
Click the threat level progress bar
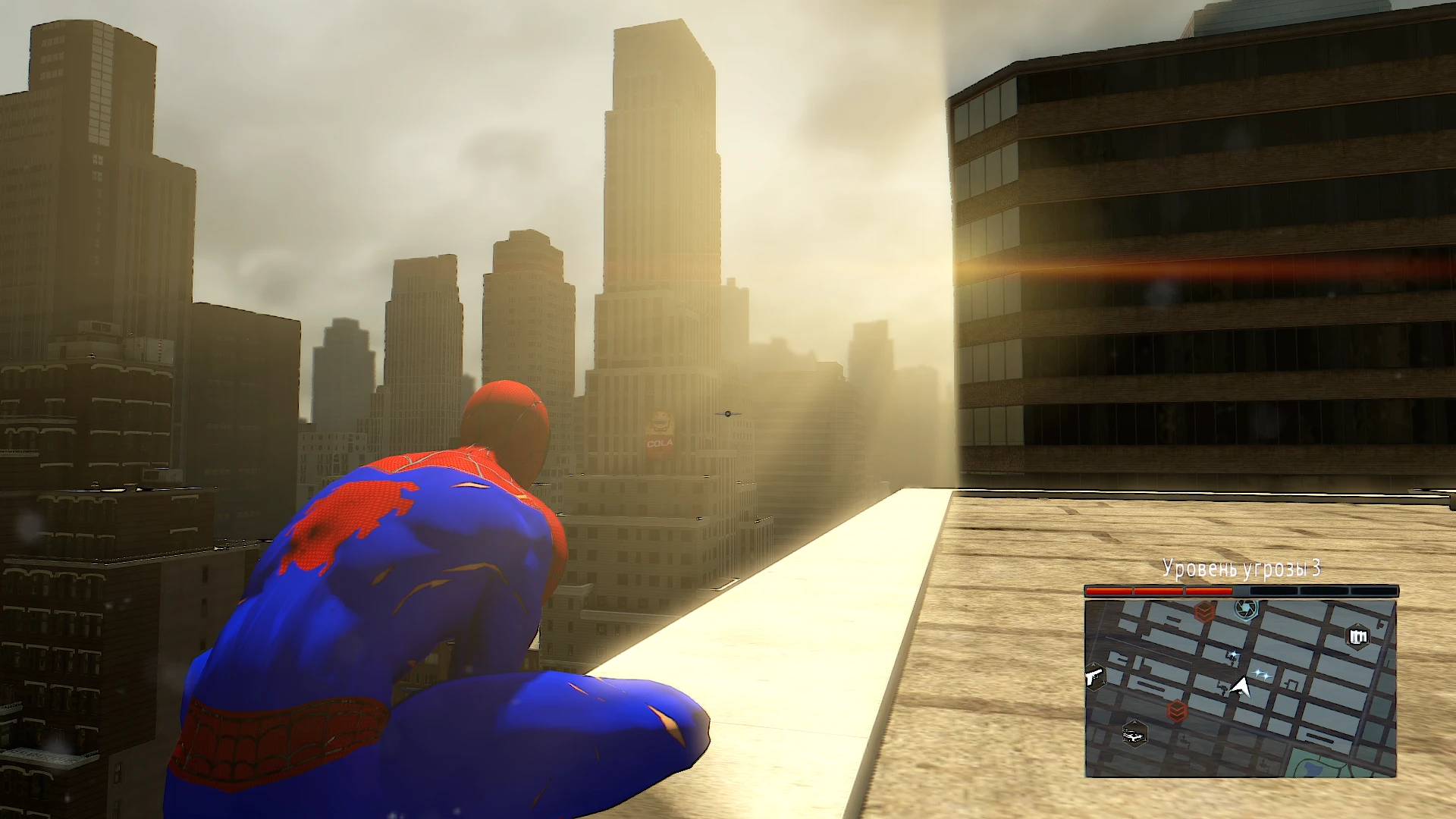pyautogui.click(x=1241, y=591)
